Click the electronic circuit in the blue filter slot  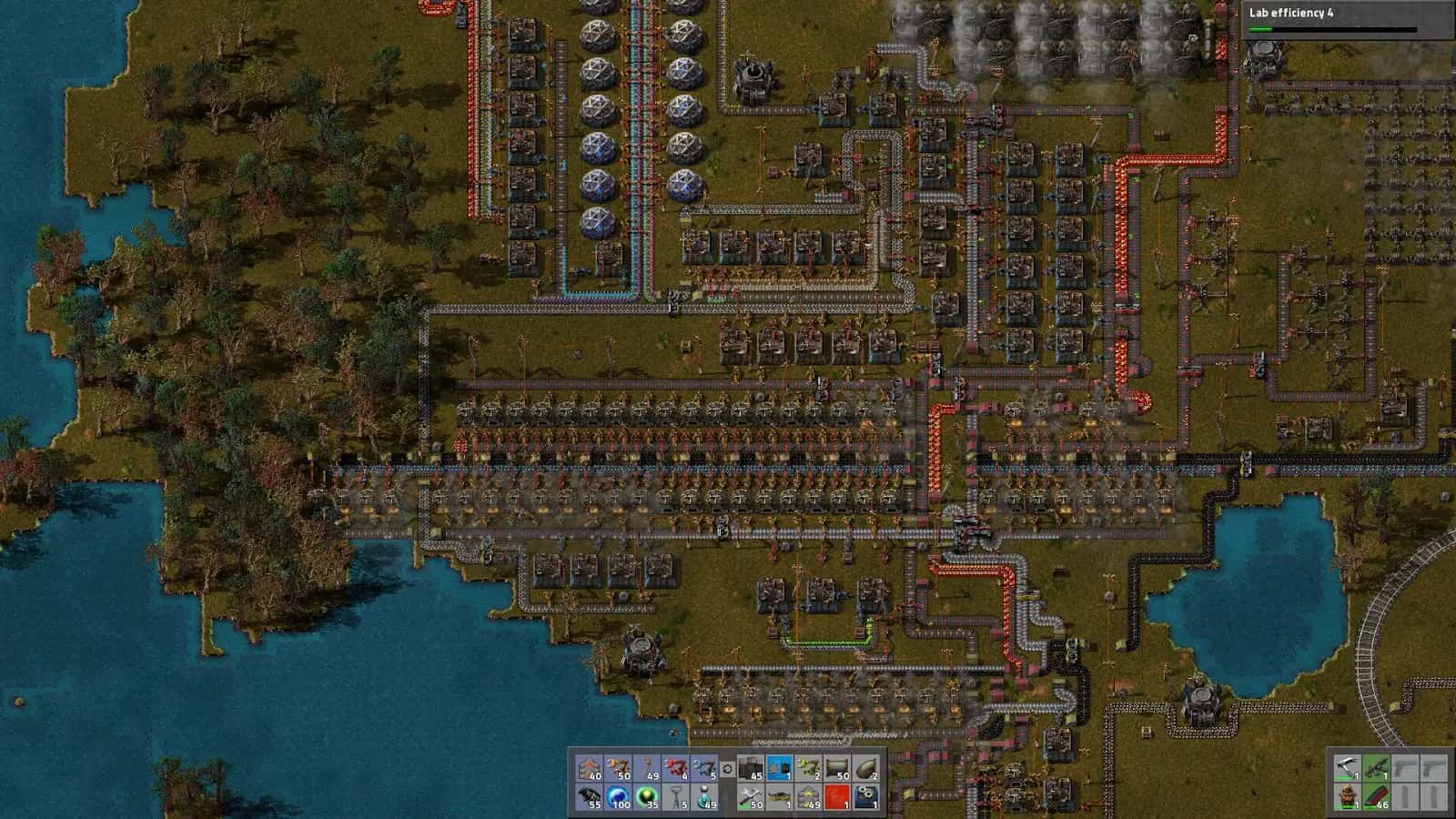point(781,769)
